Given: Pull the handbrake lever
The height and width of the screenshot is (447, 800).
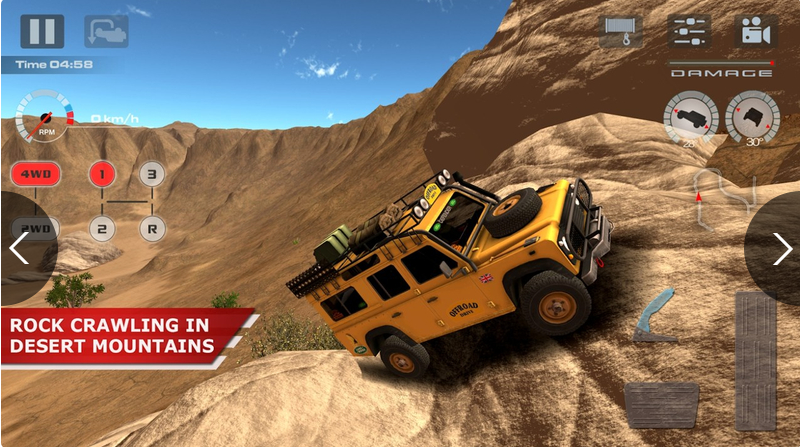Looking at the screenshot, I should 655,318.
